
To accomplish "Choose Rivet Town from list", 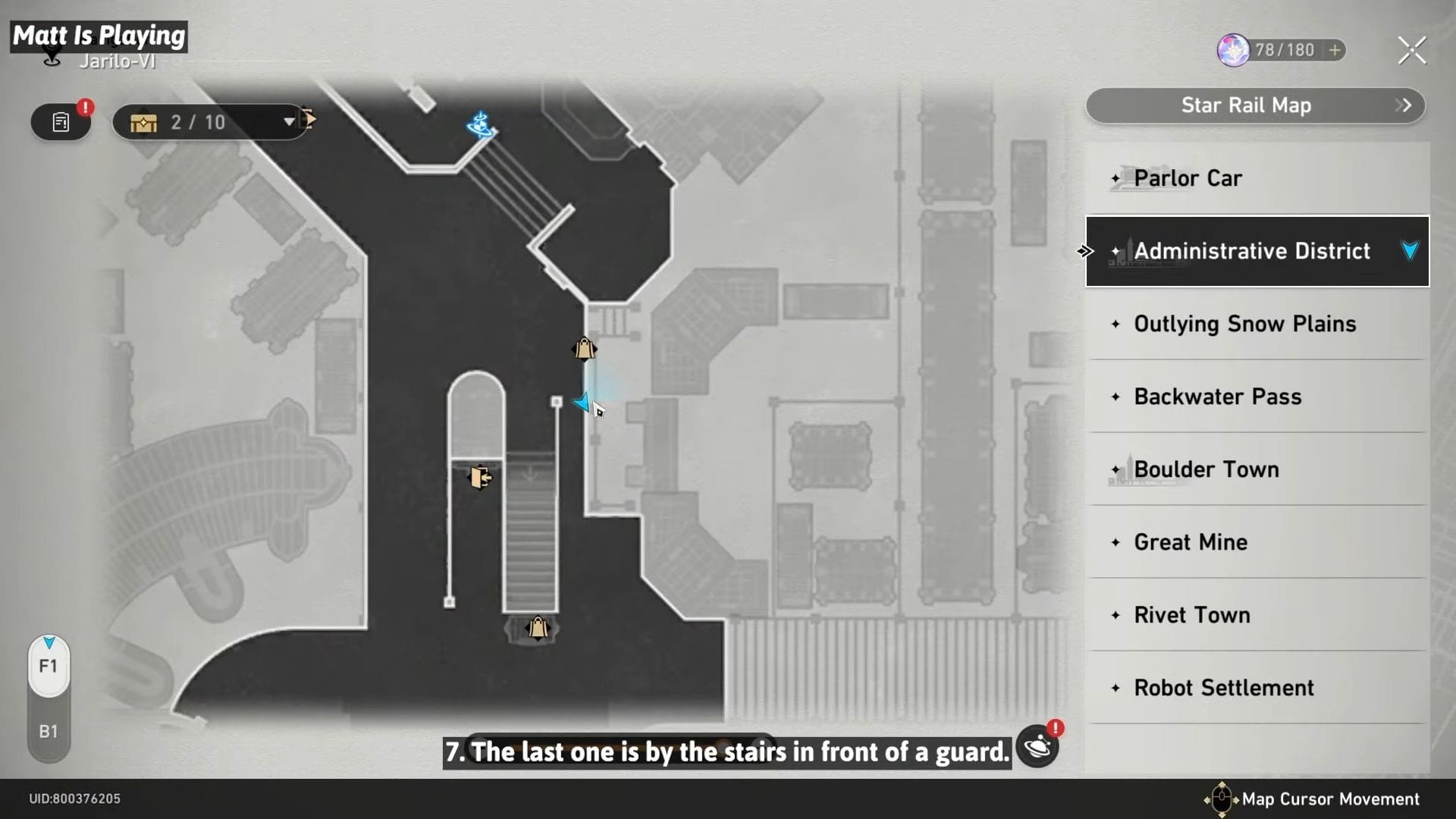I will pos(1257,615).
